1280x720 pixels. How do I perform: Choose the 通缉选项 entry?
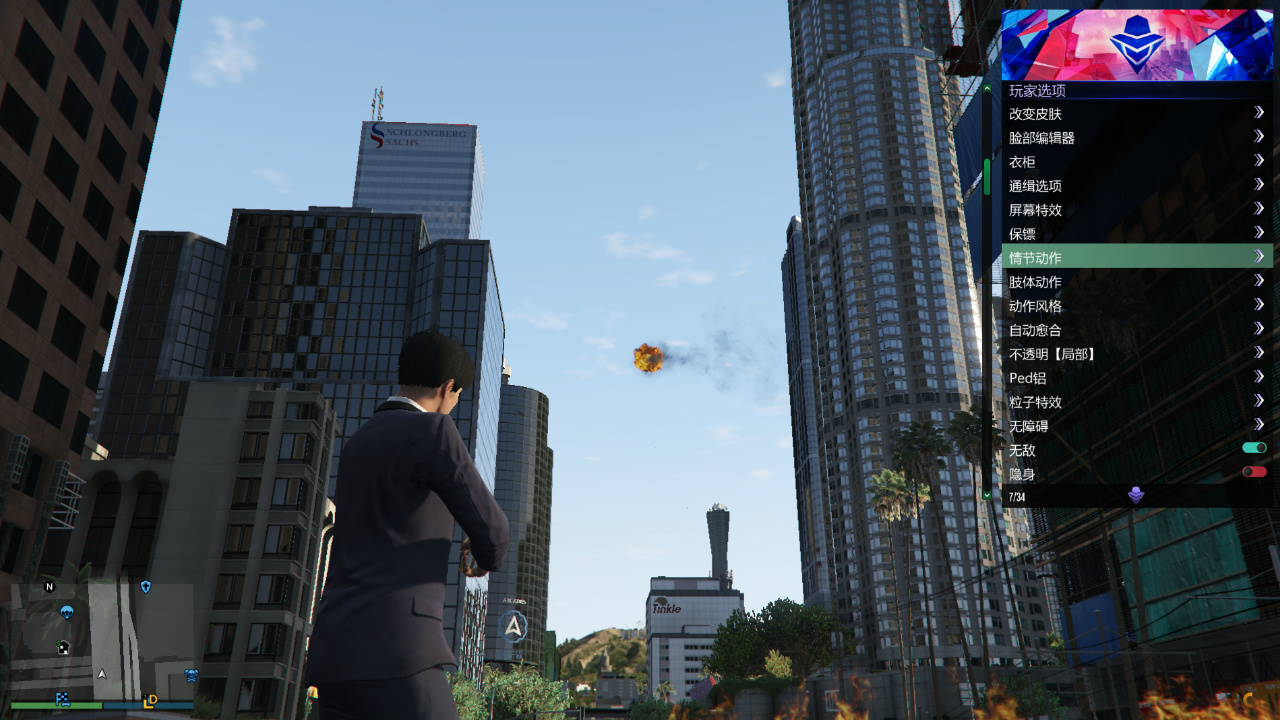tap(1136, 186)
